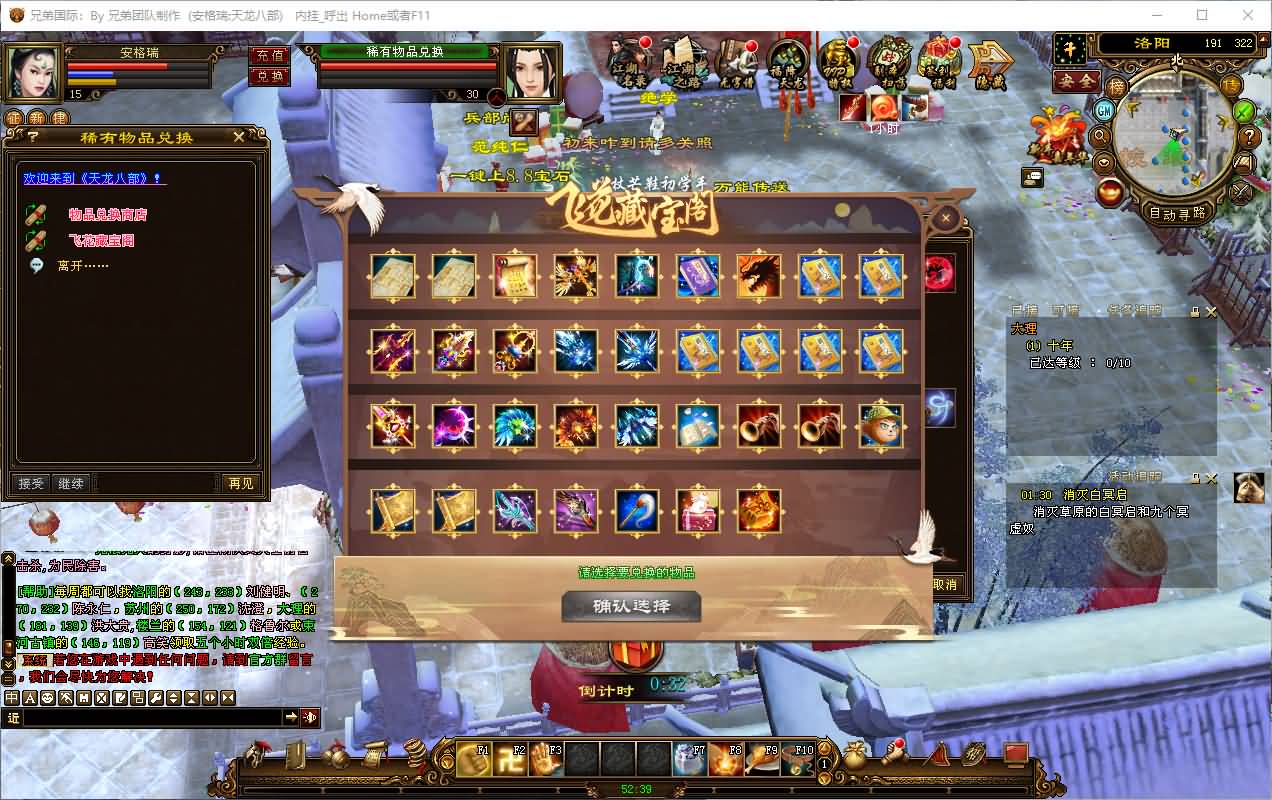Screen dimensions: 1272x800
Task: Open the 充值 recharge button
Action: [x=270, y=56]
